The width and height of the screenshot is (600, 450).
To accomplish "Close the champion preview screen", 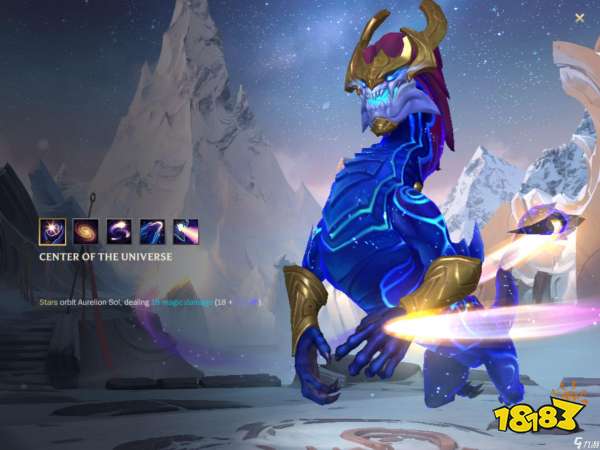I will (x=580, y=18).
